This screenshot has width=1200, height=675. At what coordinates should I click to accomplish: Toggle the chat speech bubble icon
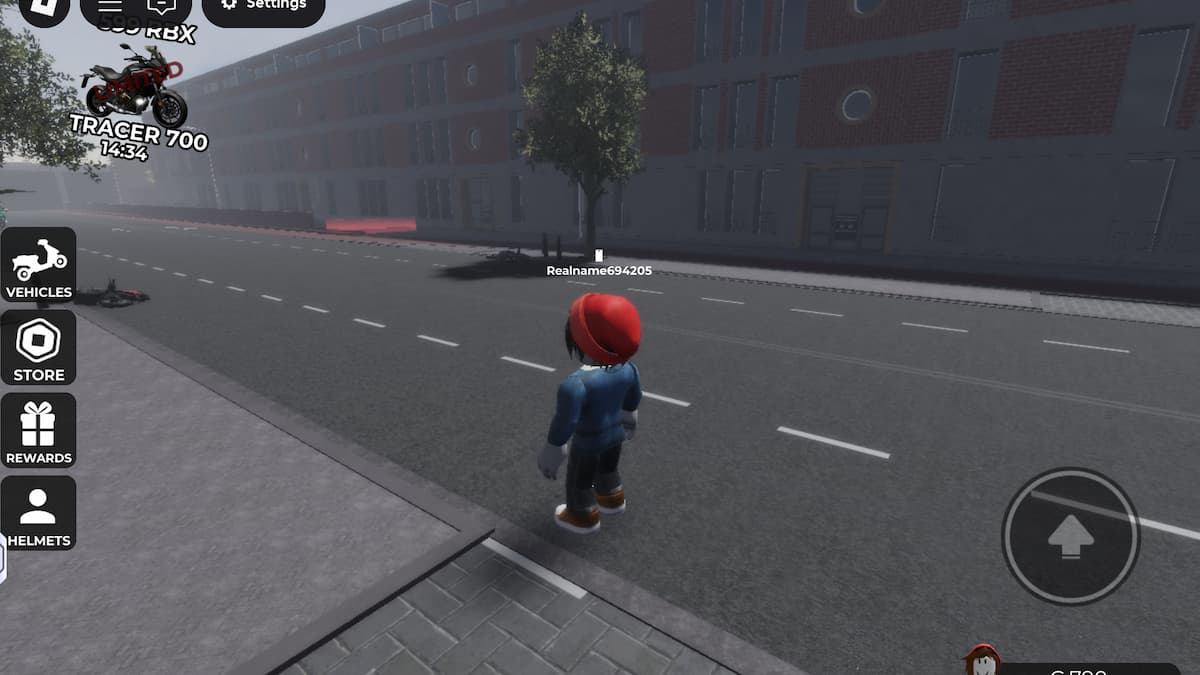click(160, 6)
